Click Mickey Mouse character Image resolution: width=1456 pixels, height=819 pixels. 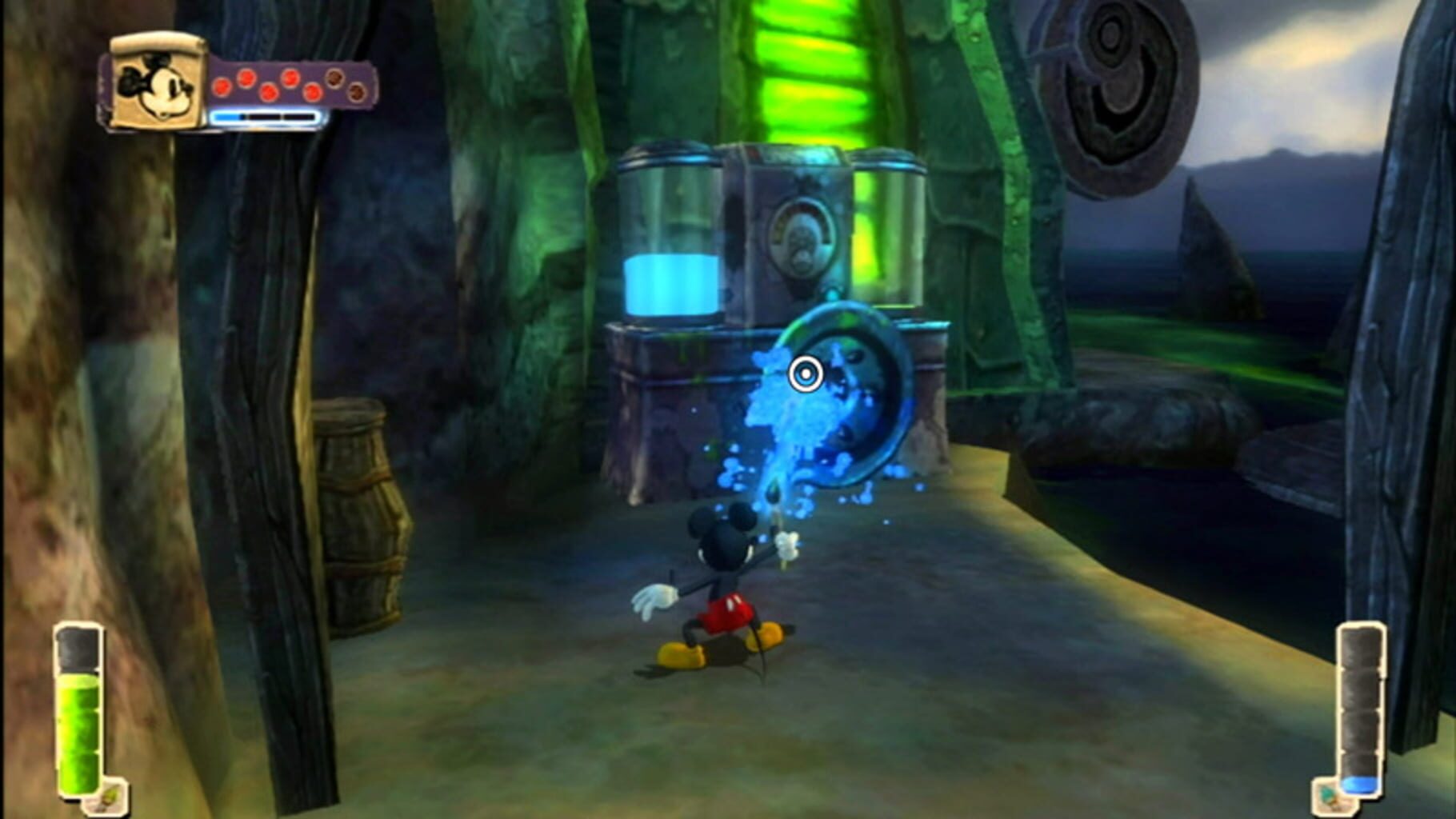(x=720, y=576)
